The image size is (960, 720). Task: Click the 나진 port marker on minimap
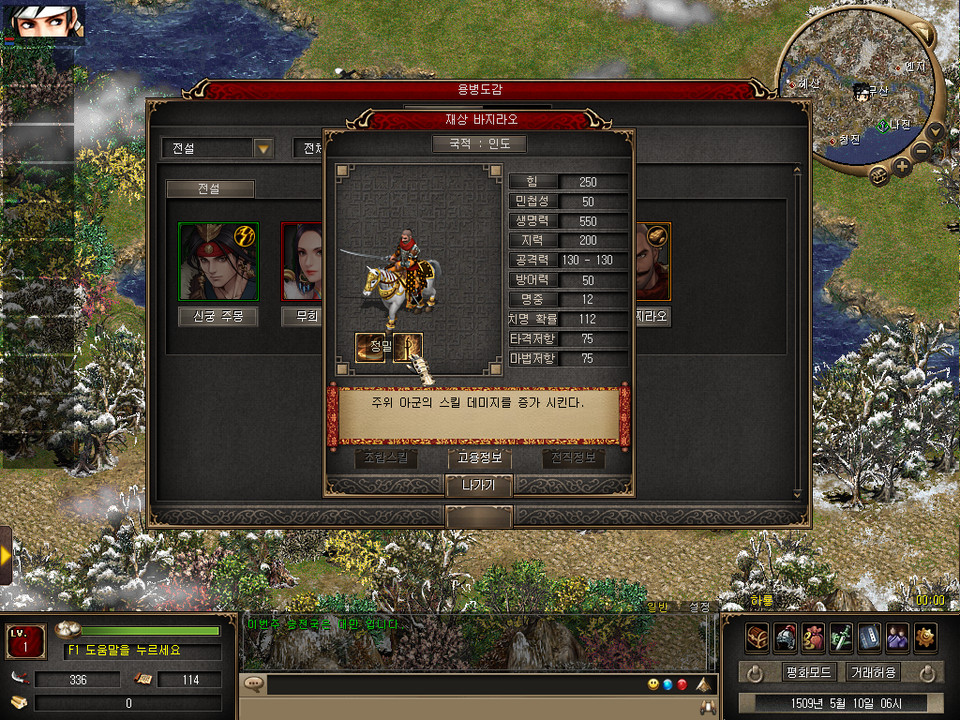884,124
